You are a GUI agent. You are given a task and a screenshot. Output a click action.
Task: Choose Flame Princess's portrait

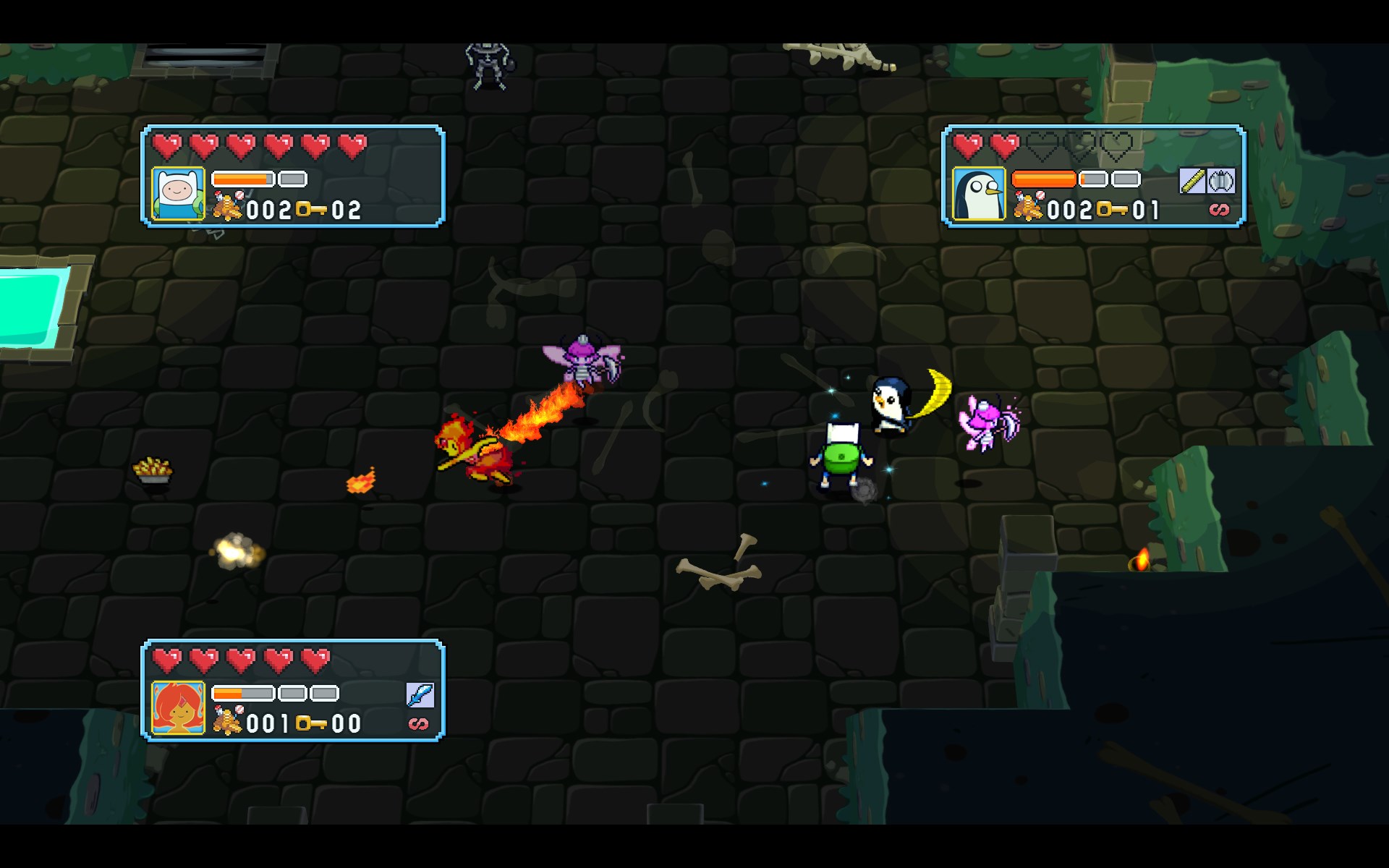point(178,707)
